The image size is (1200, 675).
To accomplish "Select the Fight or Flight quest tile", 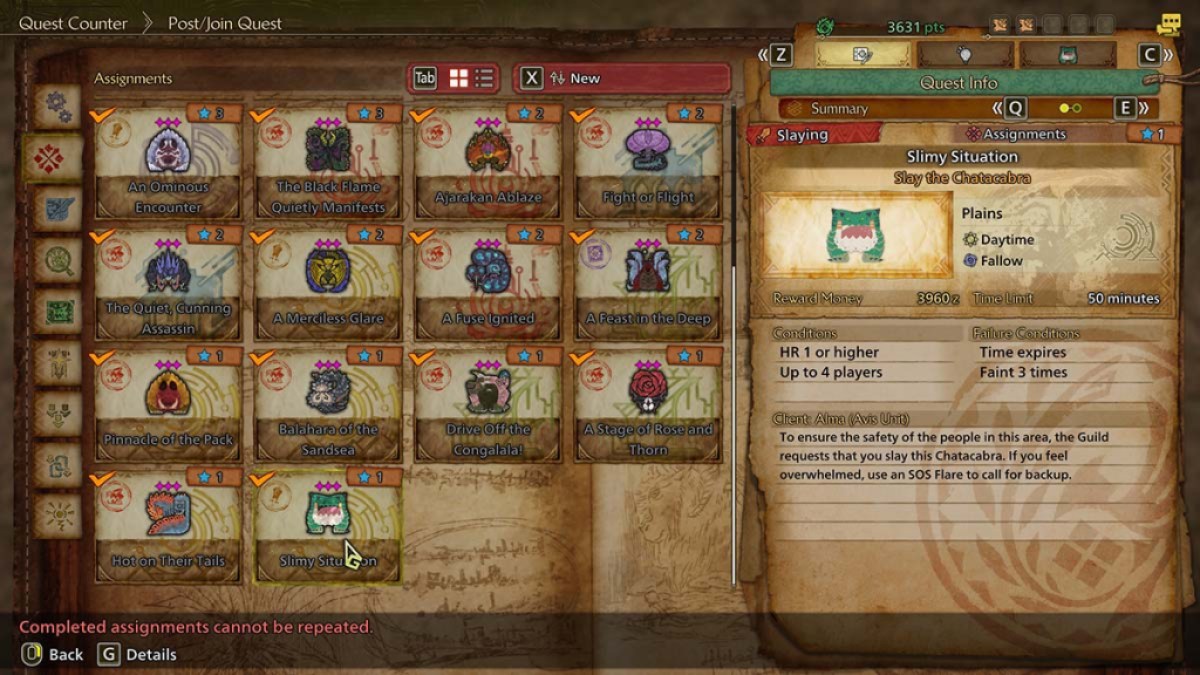I will 648,163.
